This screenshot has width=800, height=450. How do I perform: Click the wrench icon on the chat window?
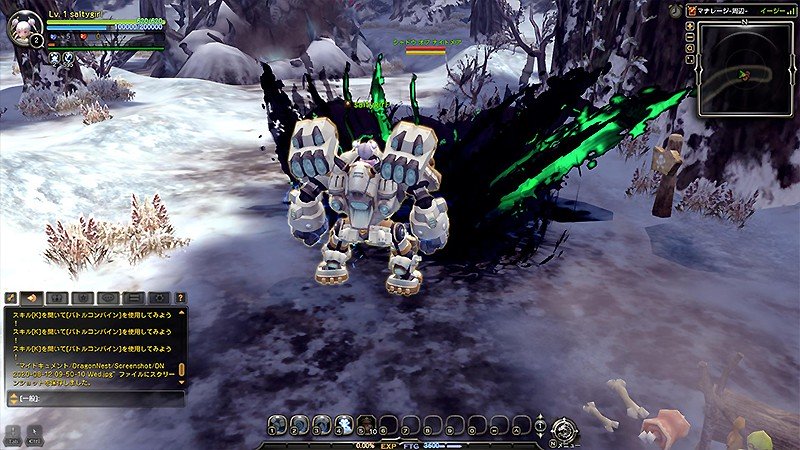[11, 298]
